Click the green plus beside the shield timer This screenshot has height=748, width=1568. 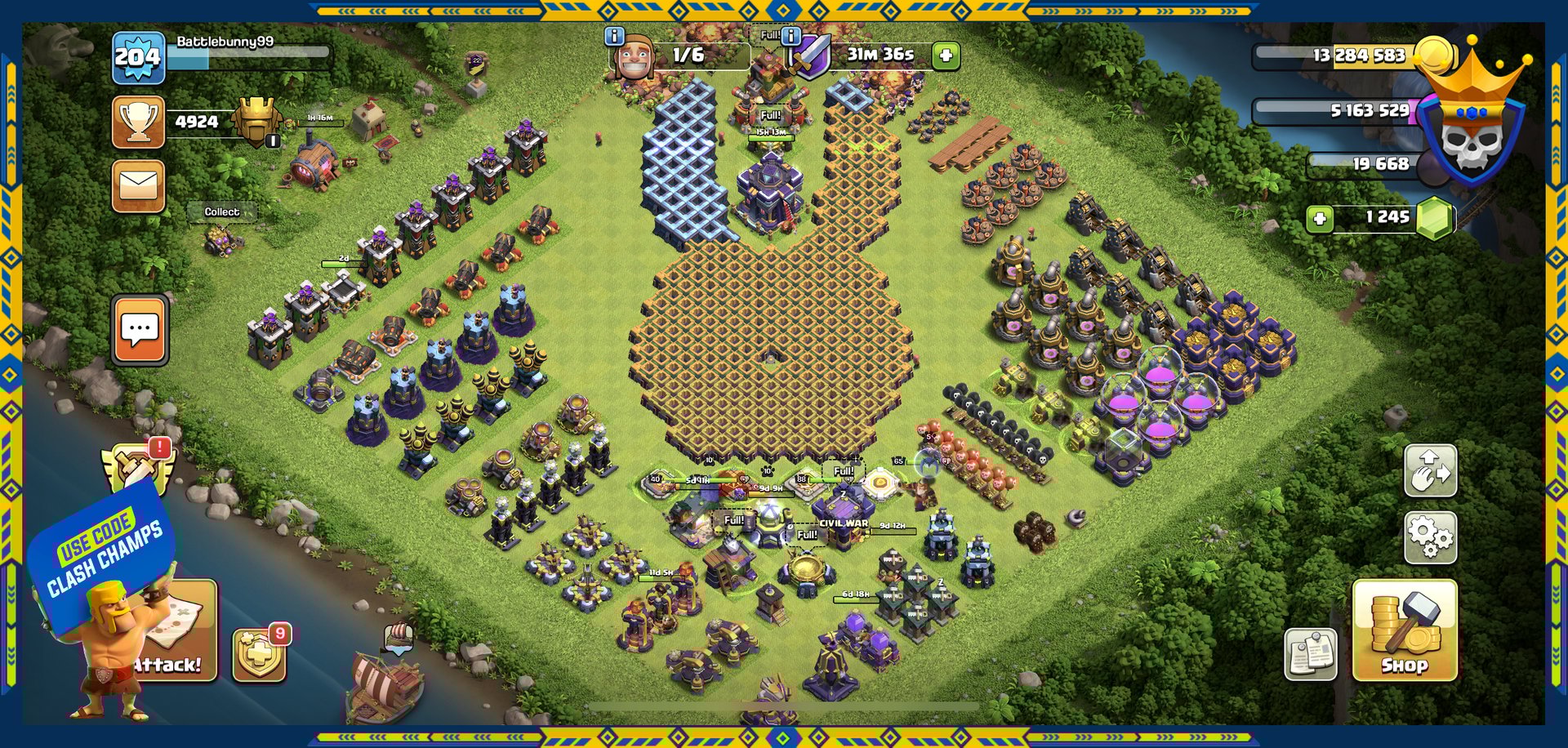[x=946, y=56]
